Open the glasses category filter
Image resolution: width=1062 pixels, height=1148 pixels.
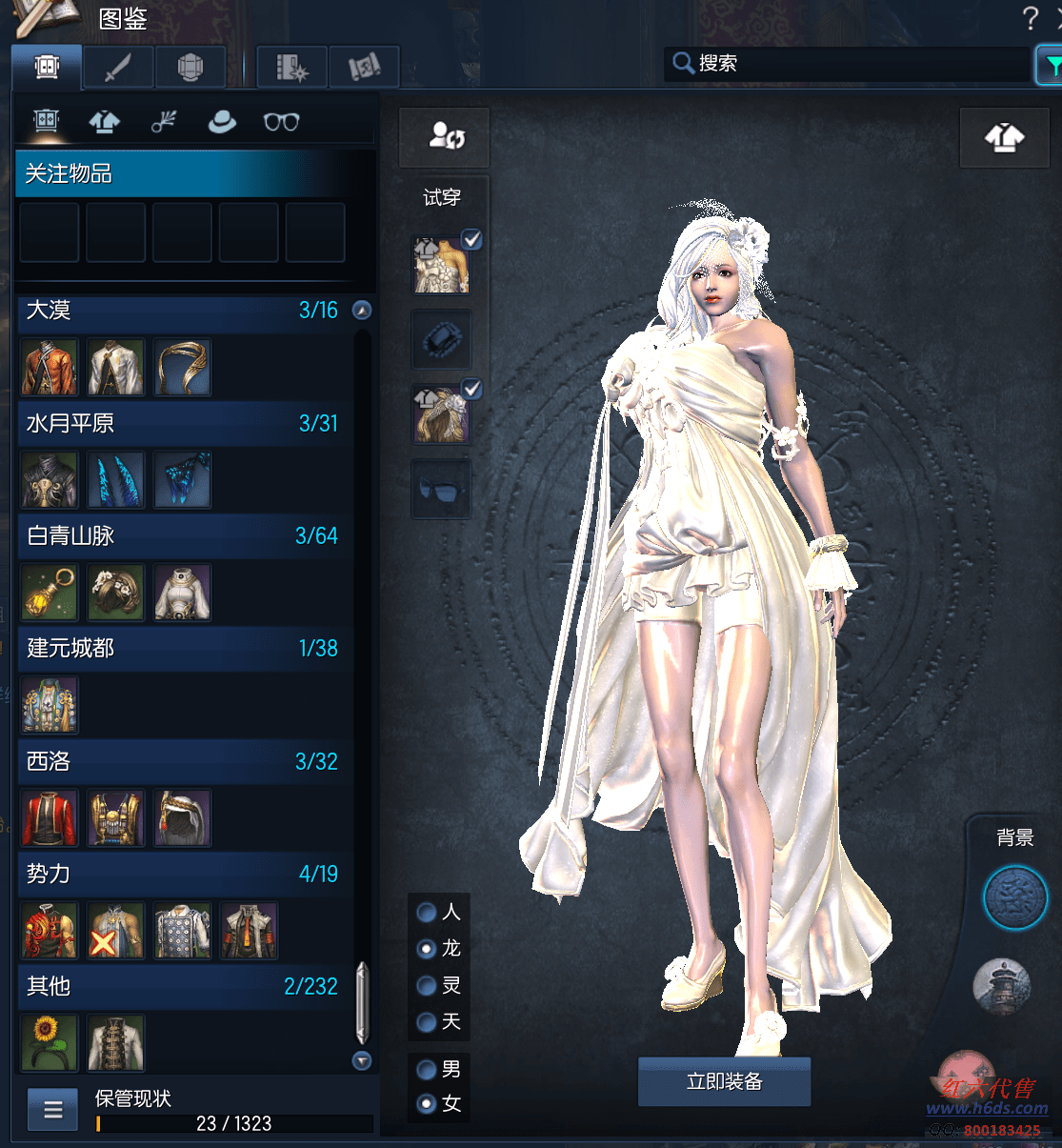(281, 122)
